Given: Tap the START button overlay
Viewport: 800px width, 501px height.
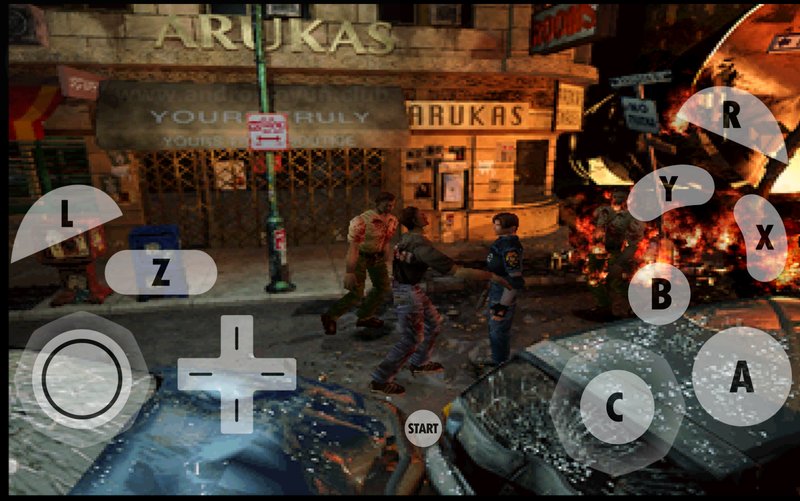Looking at the screenshot, I should coord(423,428).
